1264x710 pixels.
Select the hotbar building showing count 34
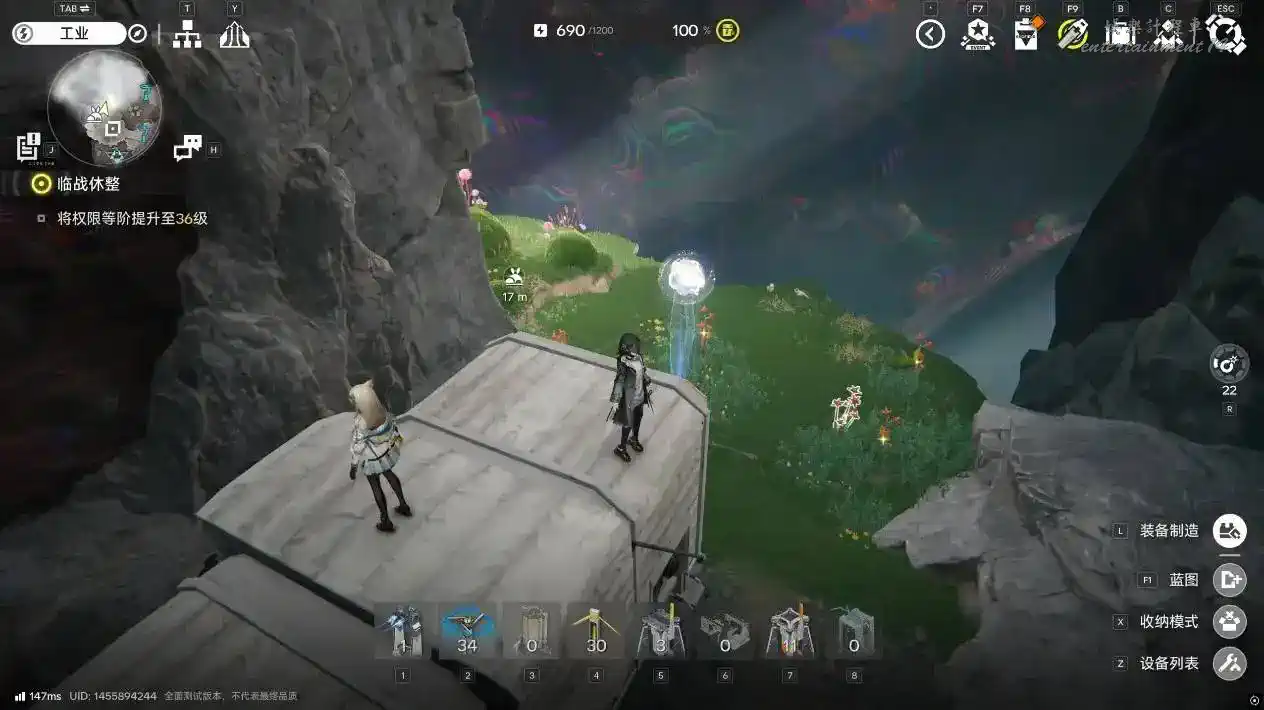467,632
